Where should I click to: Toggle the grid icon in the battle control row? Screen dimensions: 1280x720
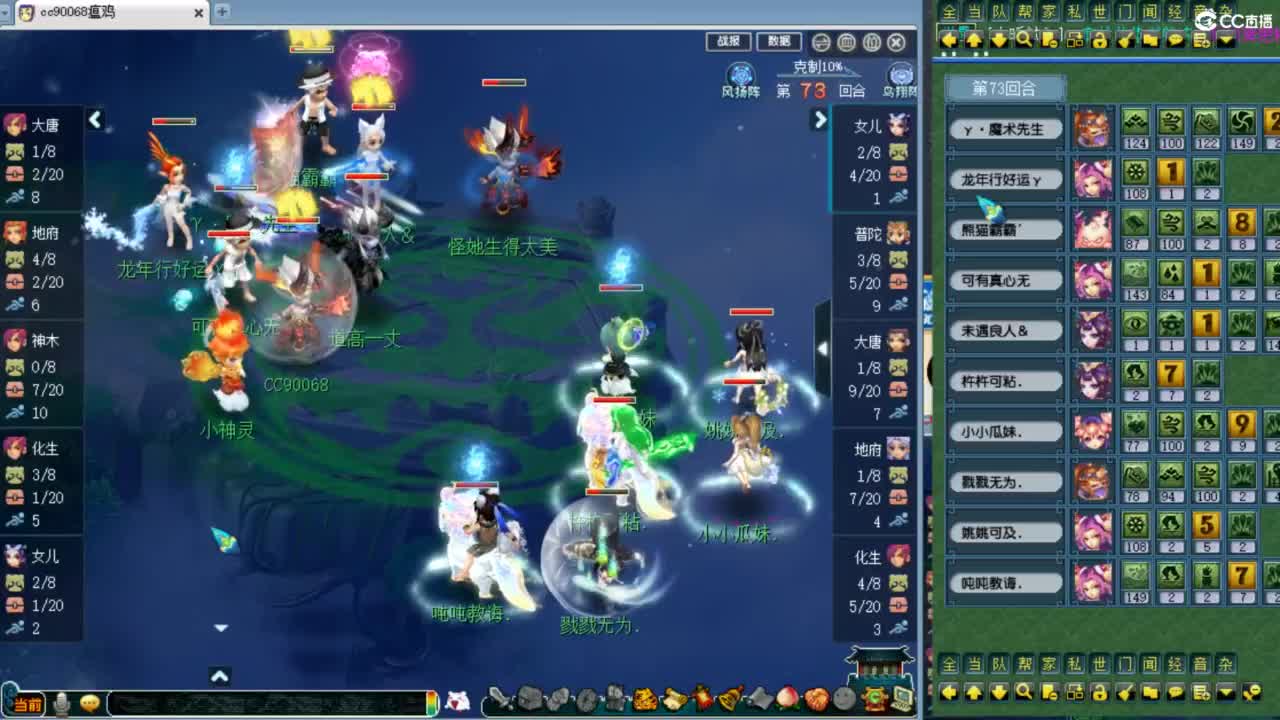pyautogui.click(x=848, y=43)
